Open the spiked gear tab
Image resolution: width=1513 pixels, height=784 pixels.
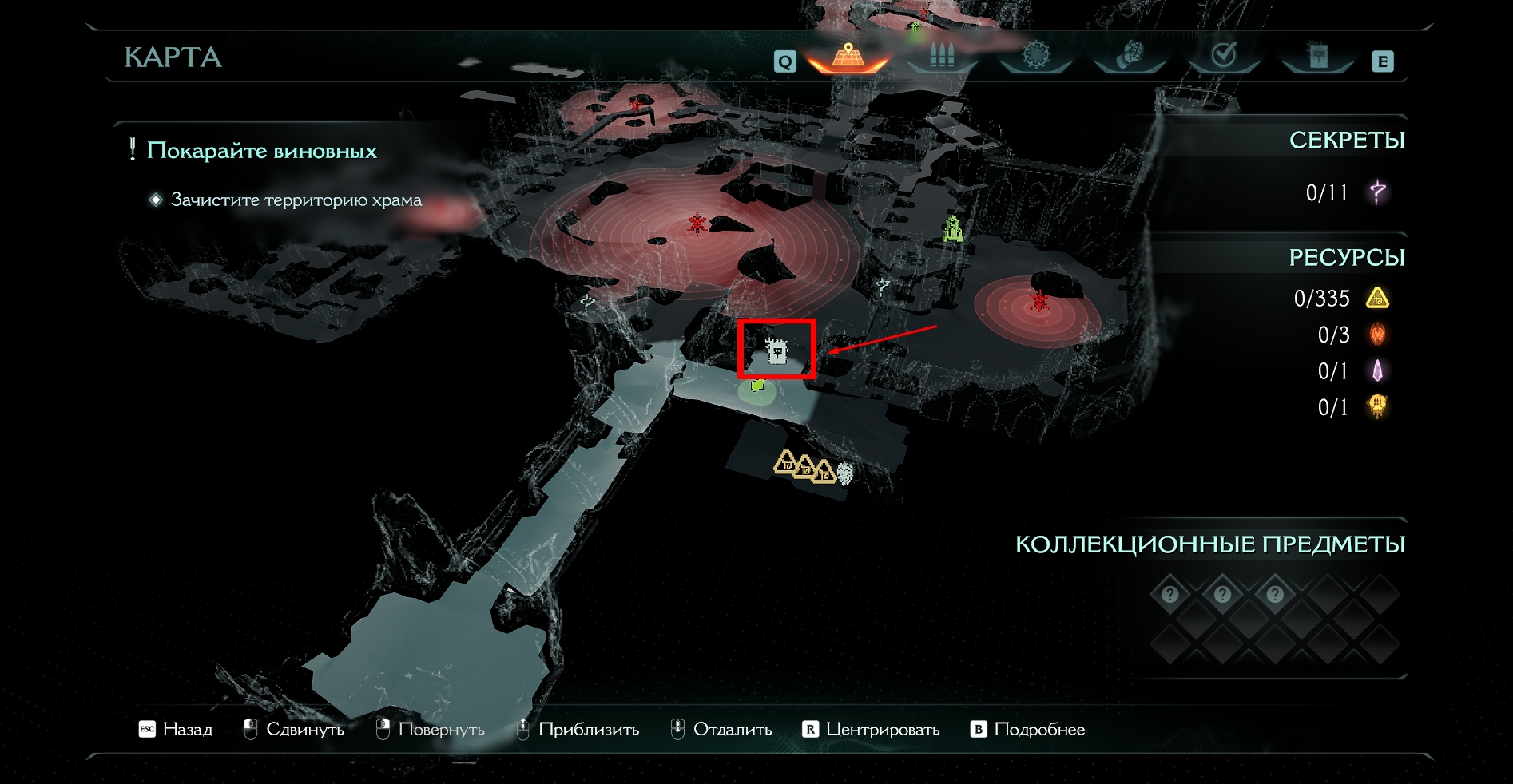point(1035,56)
